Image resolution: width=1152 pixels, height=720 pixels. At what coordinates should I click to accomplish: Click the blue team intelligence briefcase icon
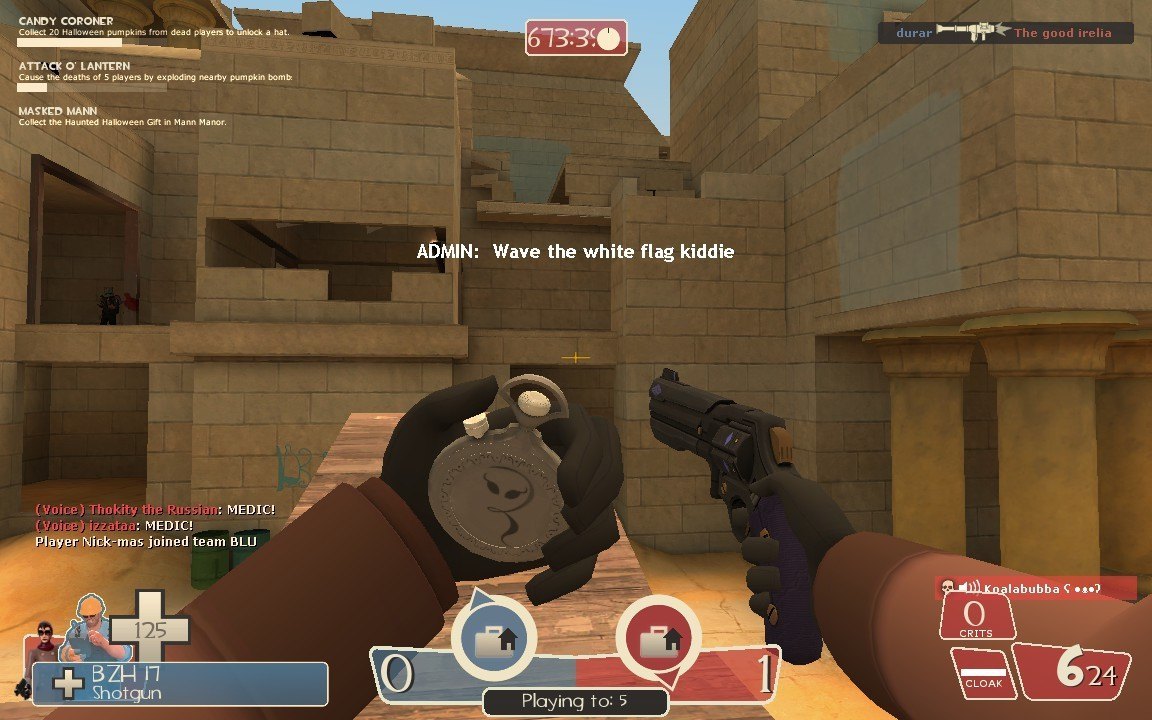(x=492, y=640)
